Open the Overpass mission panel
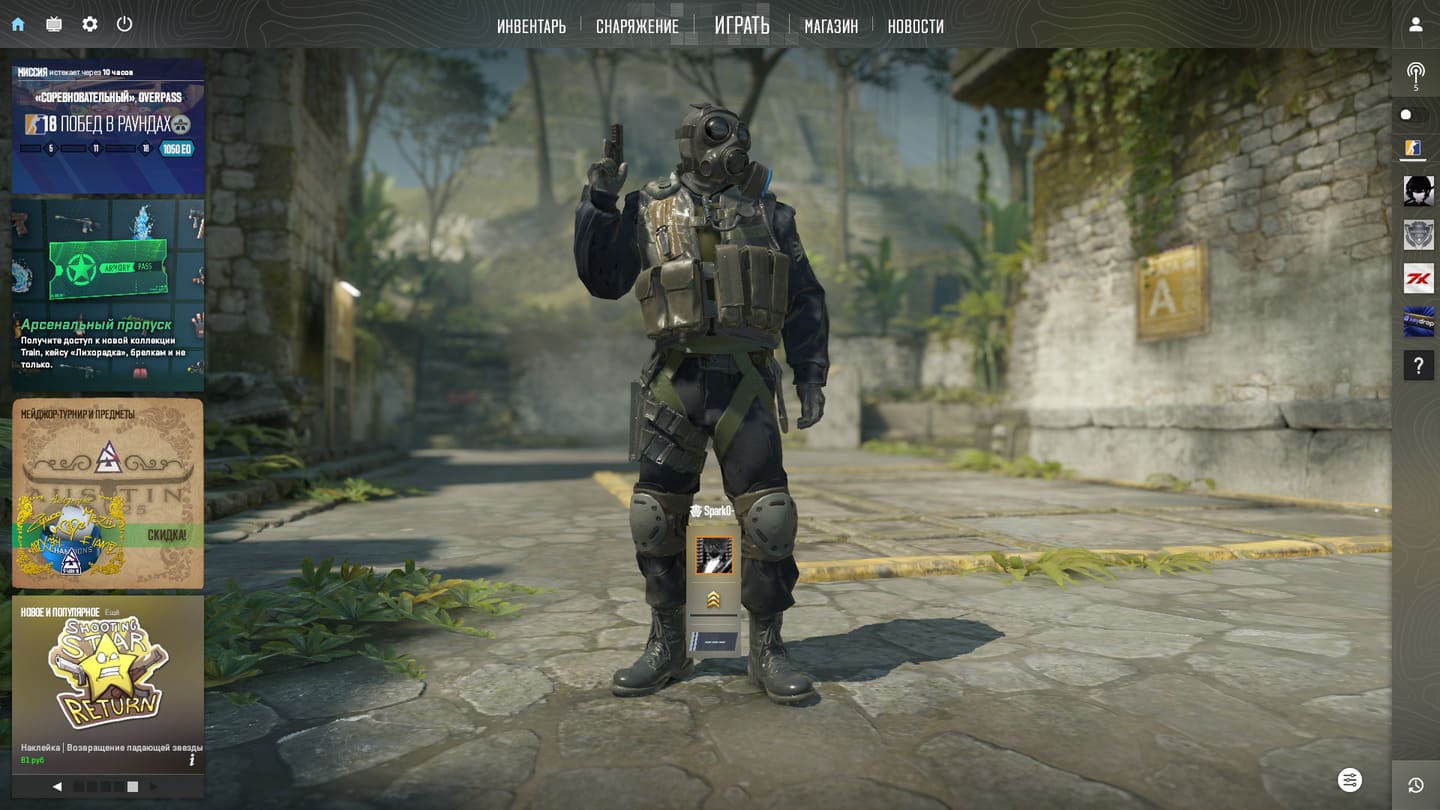The width and height of the screenshot is (1440, 810). (x=108, y=126)
